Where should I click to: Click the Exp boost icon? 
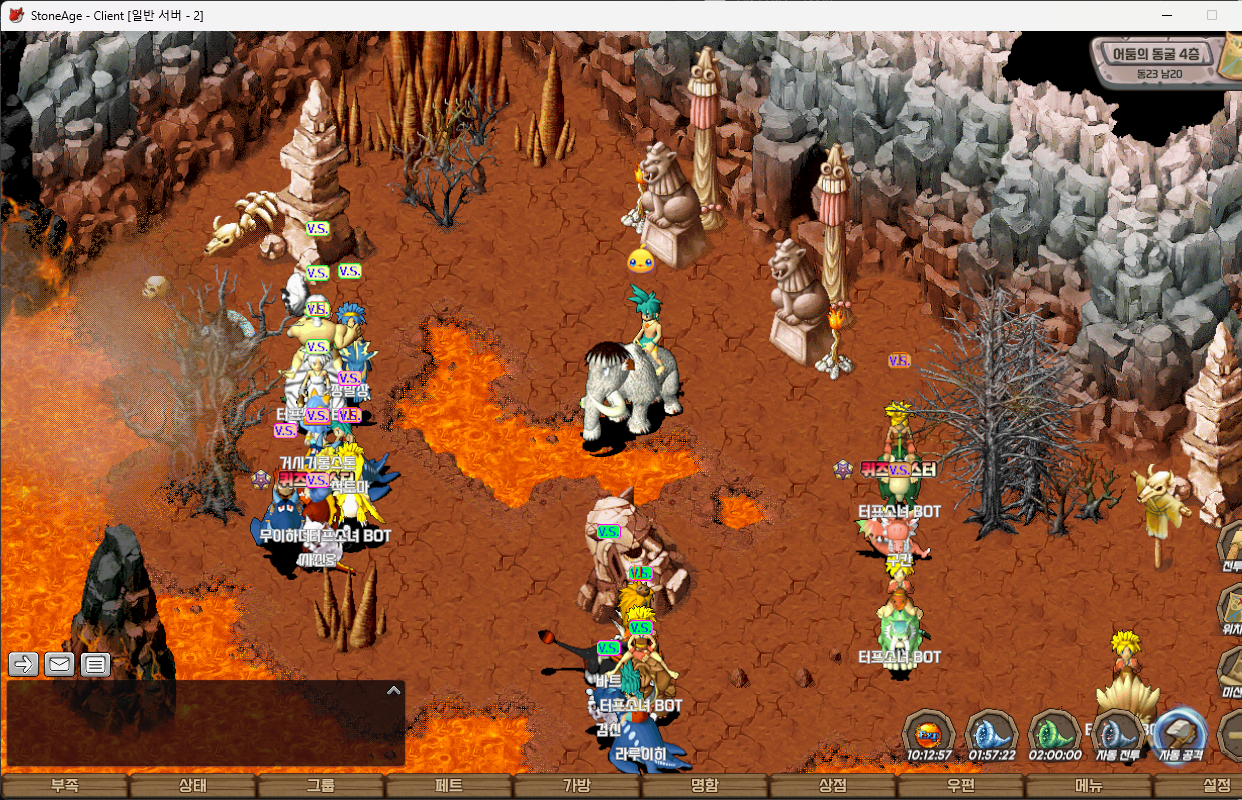[929, 732]
